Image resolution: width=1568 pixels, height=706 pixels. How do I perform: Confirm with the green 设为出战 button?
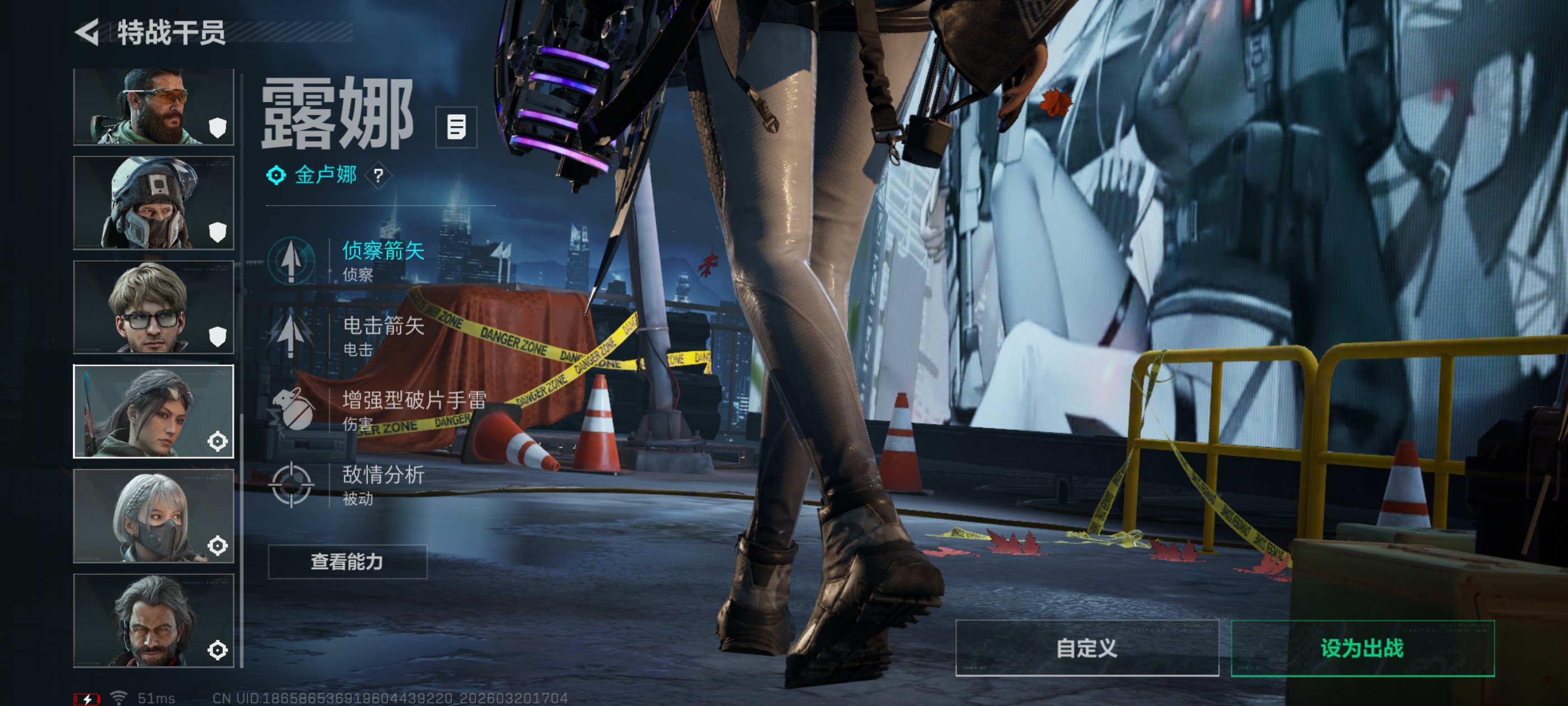pyautogui.click(x=1362, y=648)
